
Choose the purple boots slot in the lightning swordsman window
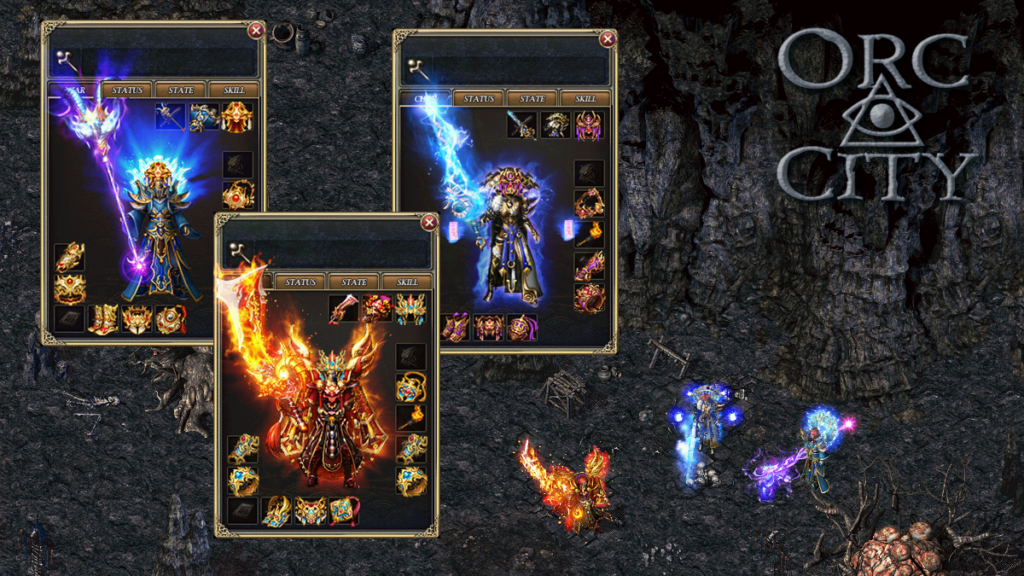[x=456, y=328]
